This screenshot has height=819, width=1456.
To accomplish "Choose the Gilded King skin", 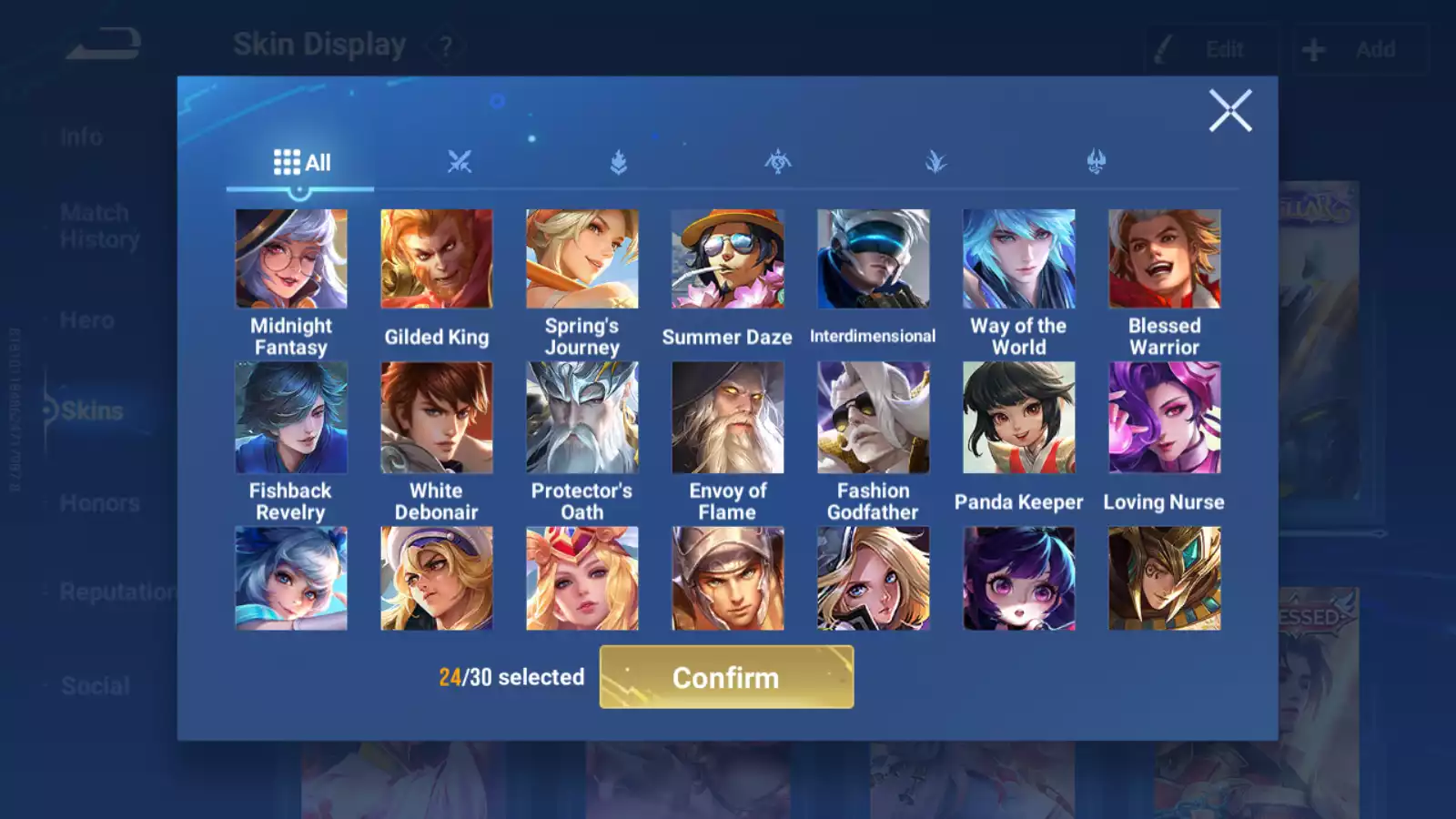I will (437, 259).
